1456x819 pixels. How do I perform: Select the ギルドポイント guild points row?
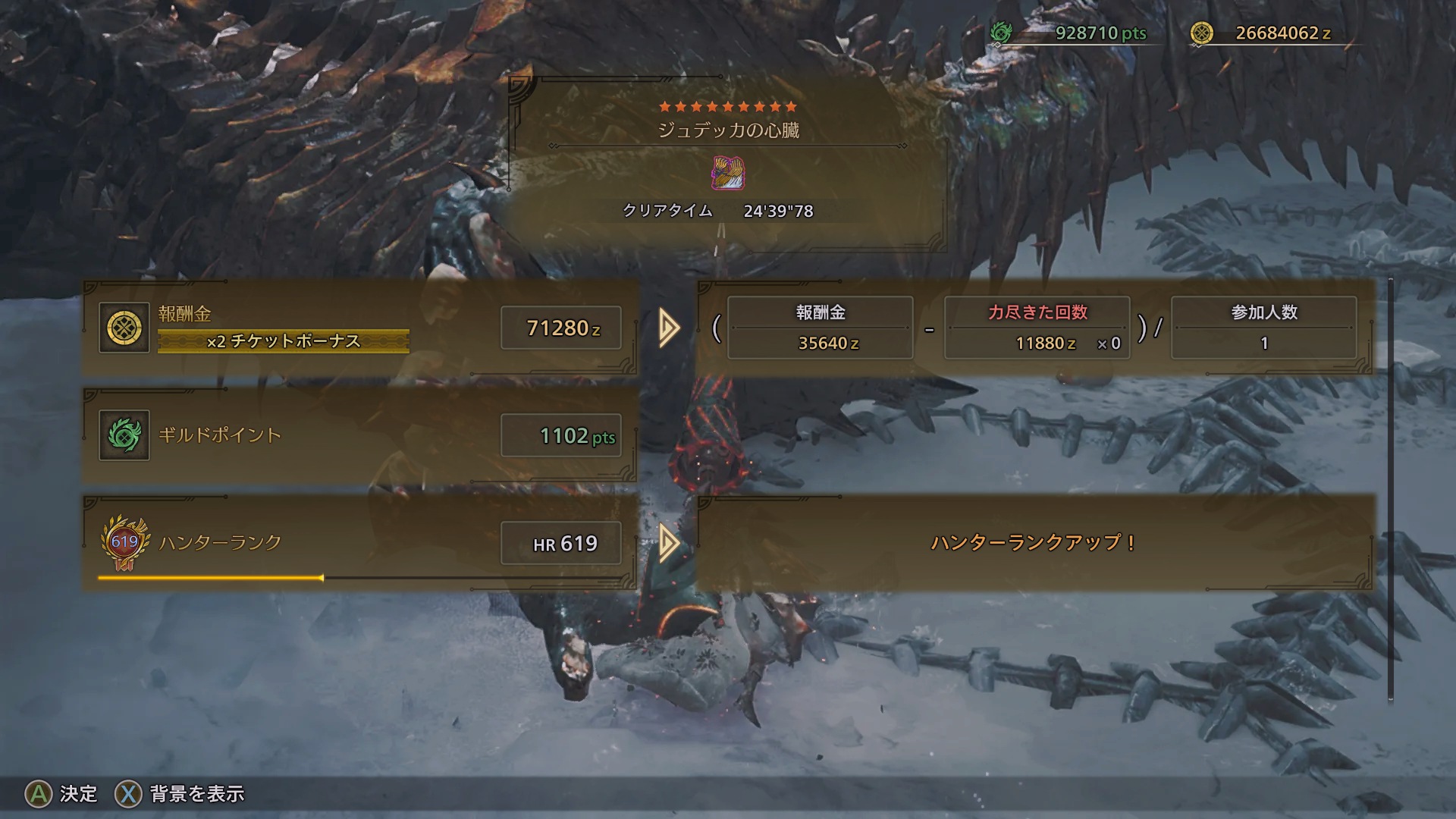[x=359, y=435]
